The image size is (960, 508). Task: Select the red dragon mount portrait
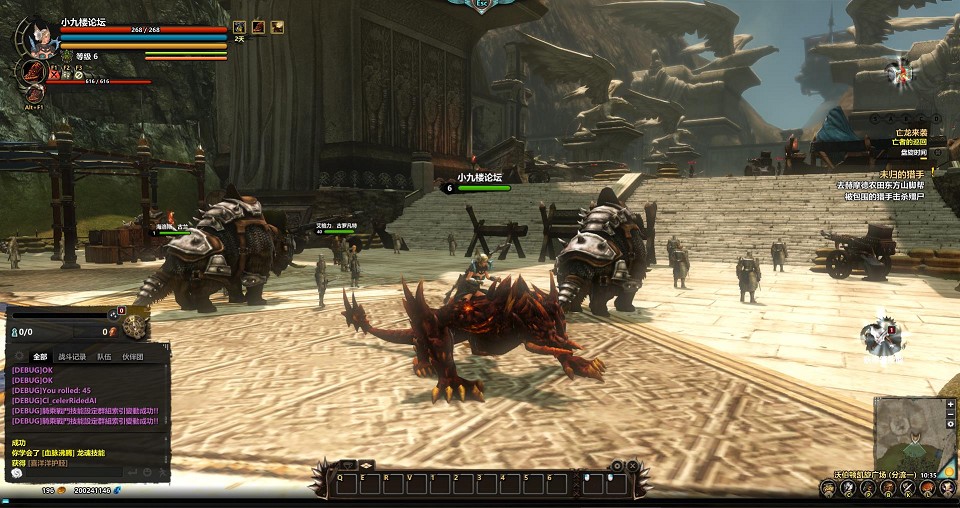(33, 71)
